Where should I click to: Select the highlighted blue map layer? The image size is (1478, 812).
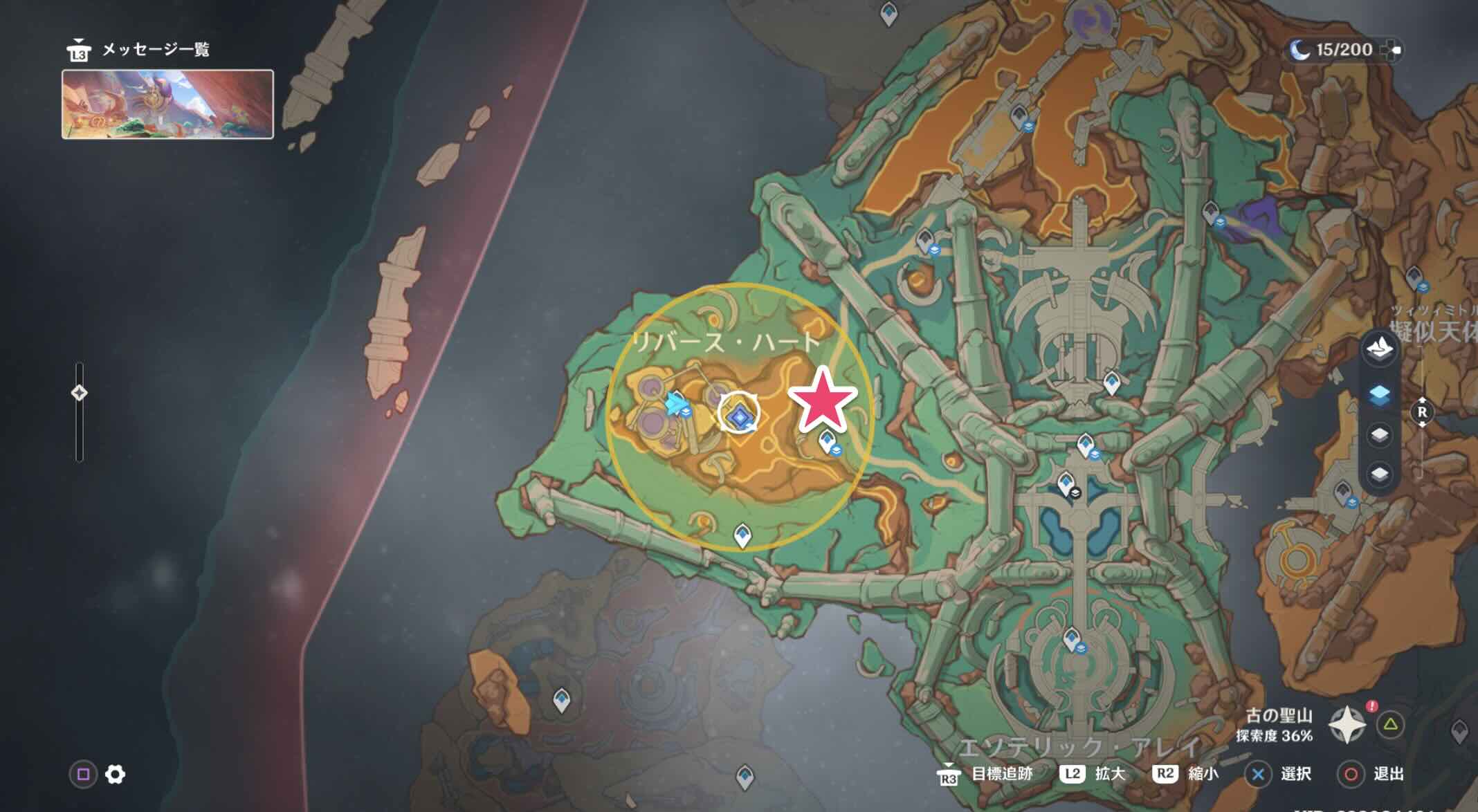pos(1379,395)
